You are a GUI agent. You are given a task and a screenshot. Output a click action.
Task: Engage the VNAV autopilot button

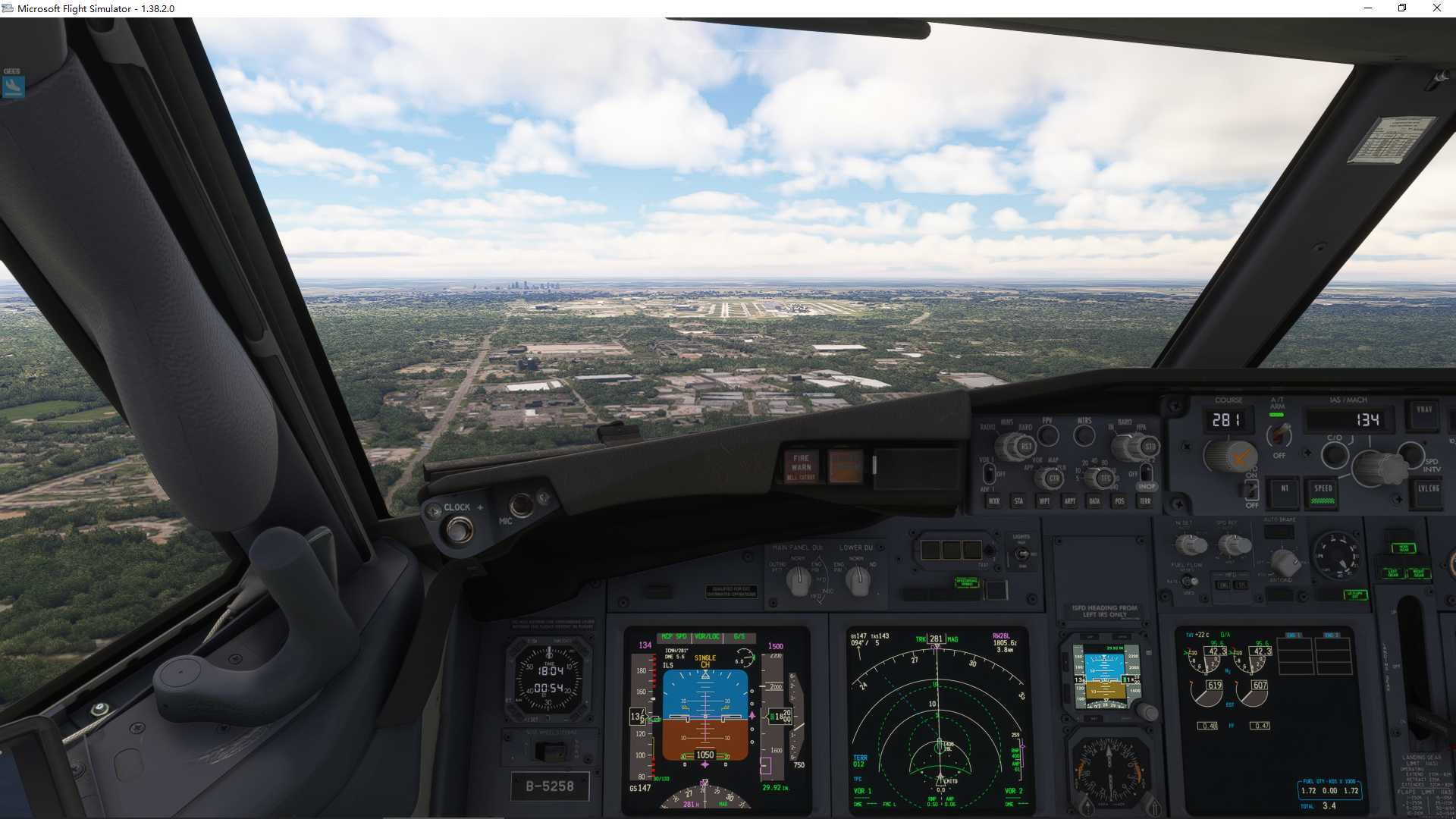(1424, 412)
